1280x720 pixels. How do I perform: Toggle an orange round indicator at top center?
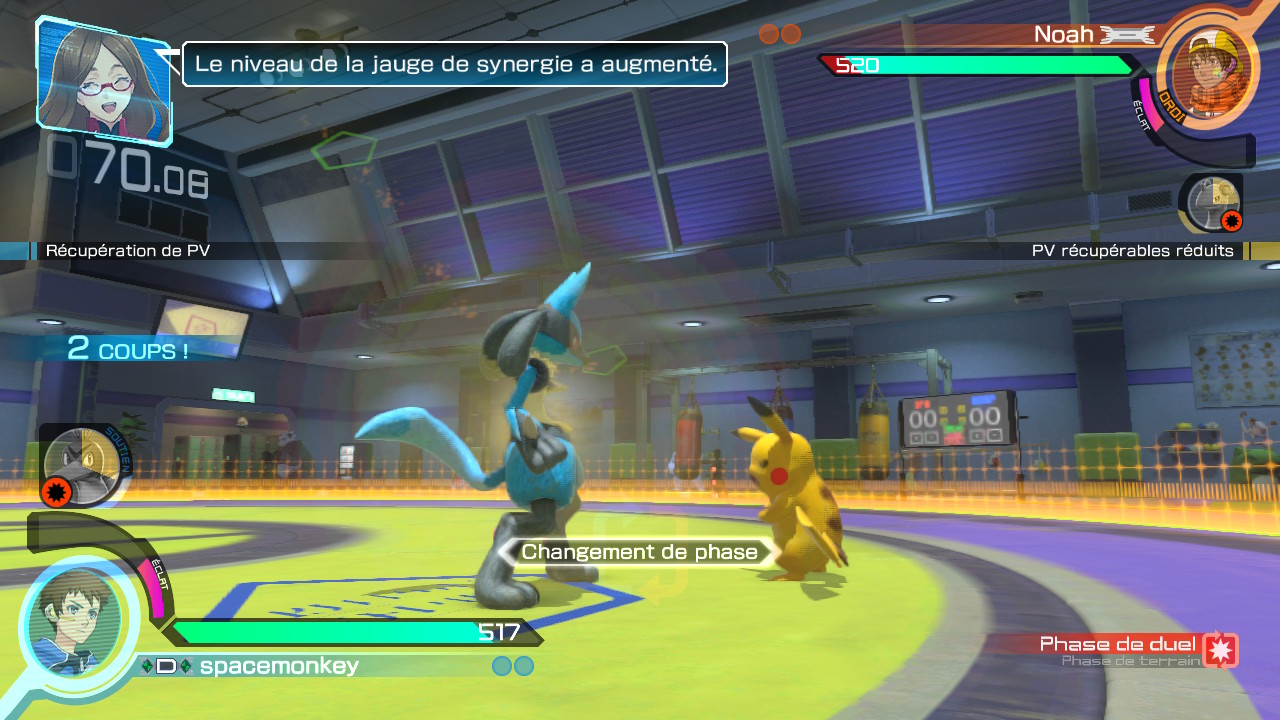click(768, 33)
